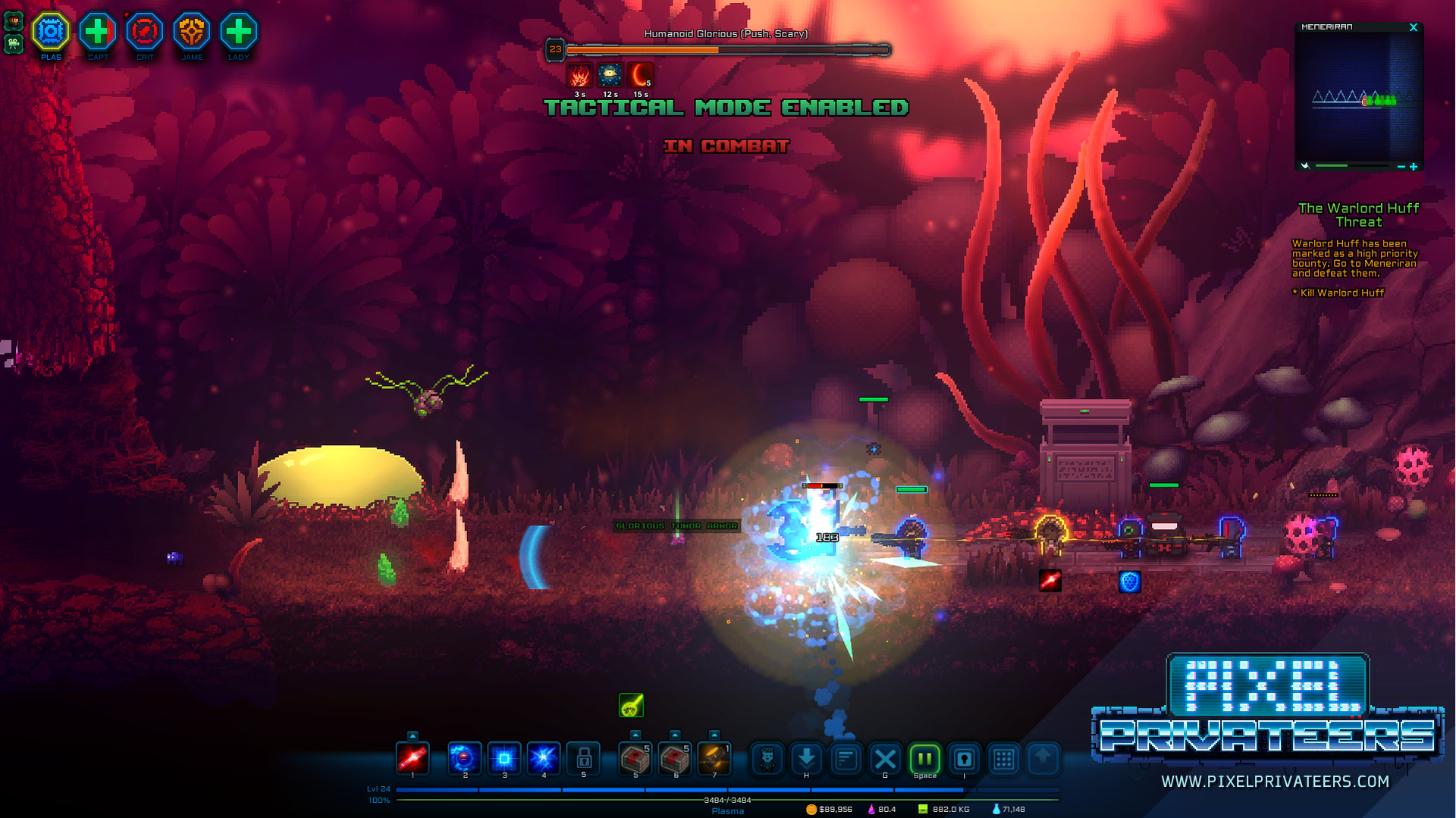This screenshot has height=818, width=1456.
Task: Click the CRIT crew member portrait
Action: pyautogui.click(x=144, y=32)
